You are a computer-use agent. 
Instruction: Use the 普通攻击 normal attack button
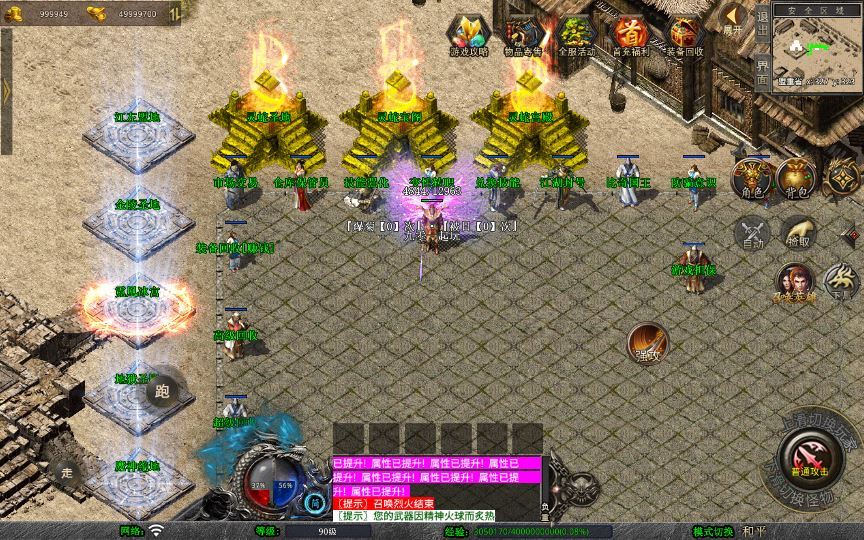click(807, 460)
